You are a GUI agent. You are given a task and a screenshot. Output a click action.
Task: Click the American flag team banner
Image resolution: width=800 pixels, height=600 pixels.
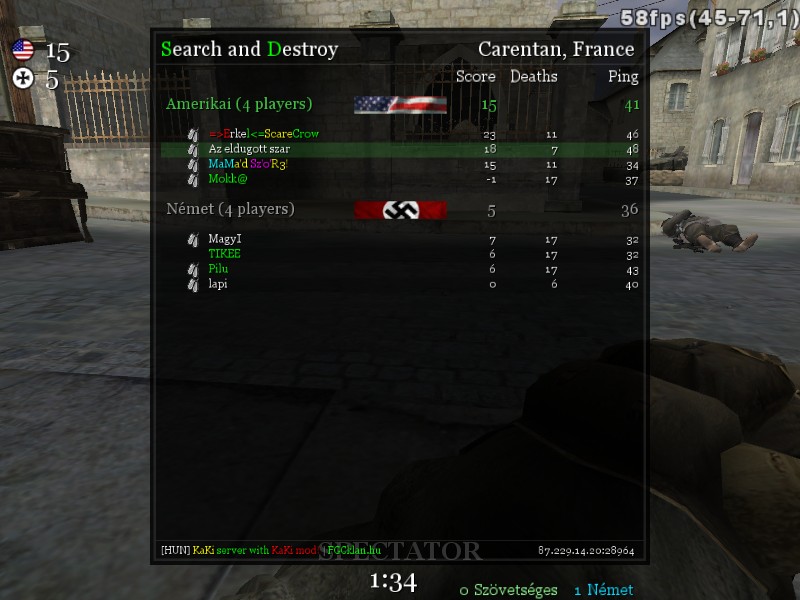click(400, 105)
